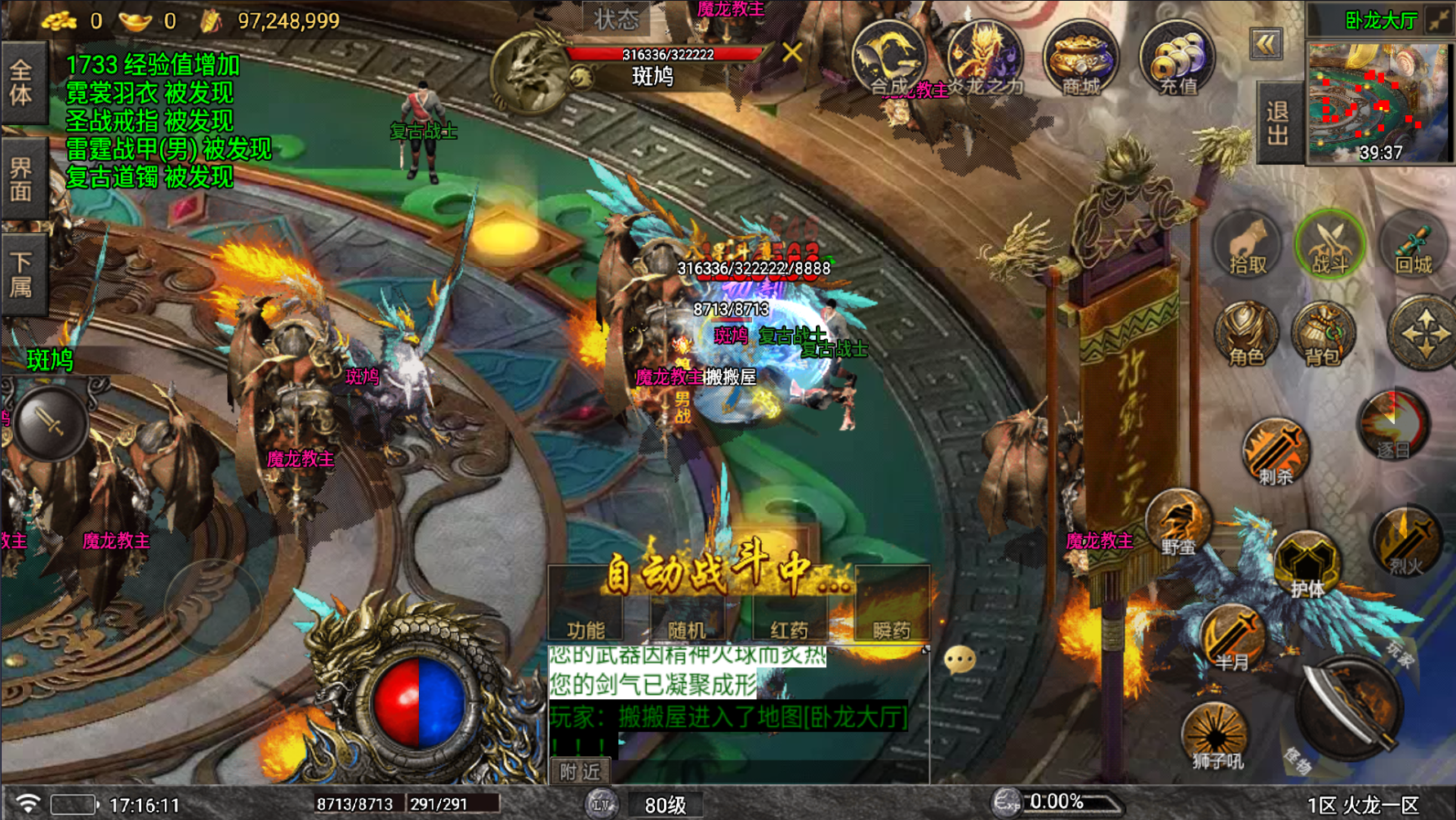Activate the 拾取 pickup button
The width and height of the screenshot is (1456, 820).
(1247, 245)
